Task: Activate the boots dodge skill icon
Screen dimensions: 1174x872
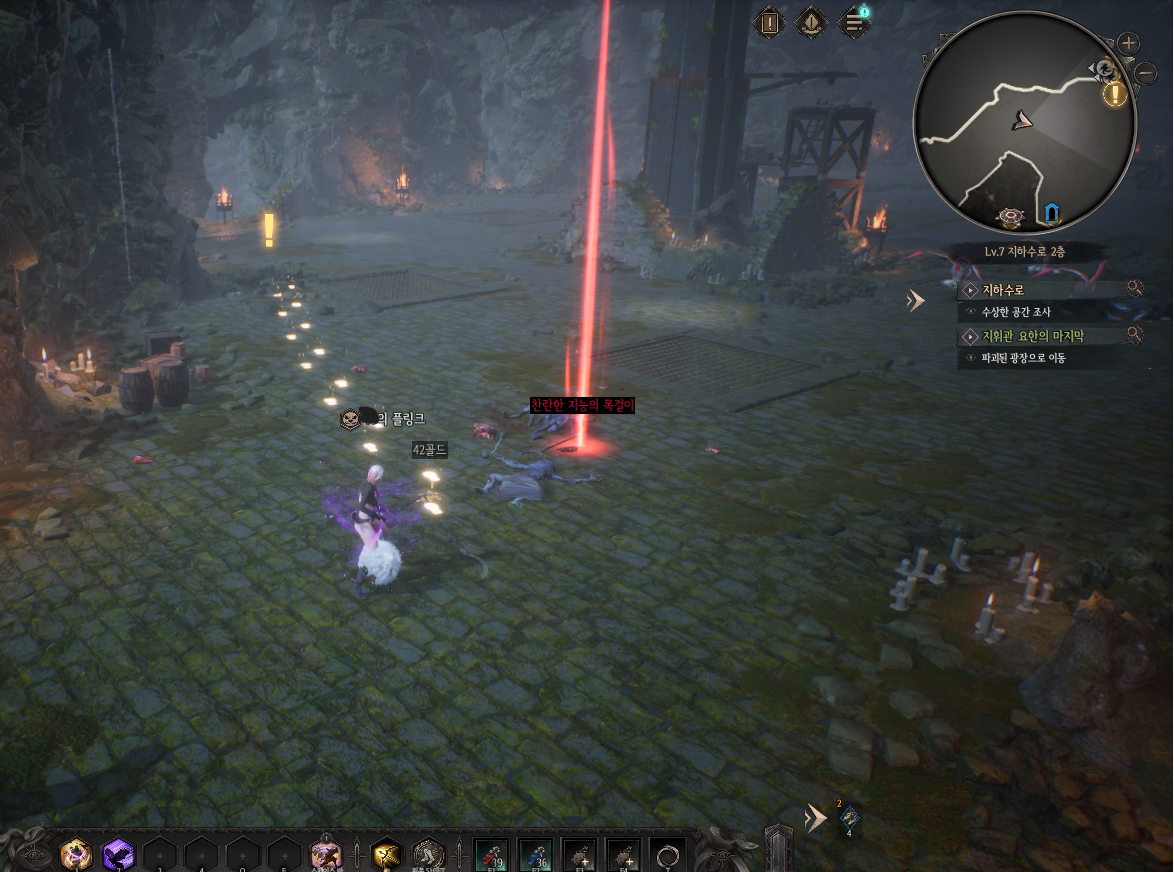Action: click(x=428, y=853)
